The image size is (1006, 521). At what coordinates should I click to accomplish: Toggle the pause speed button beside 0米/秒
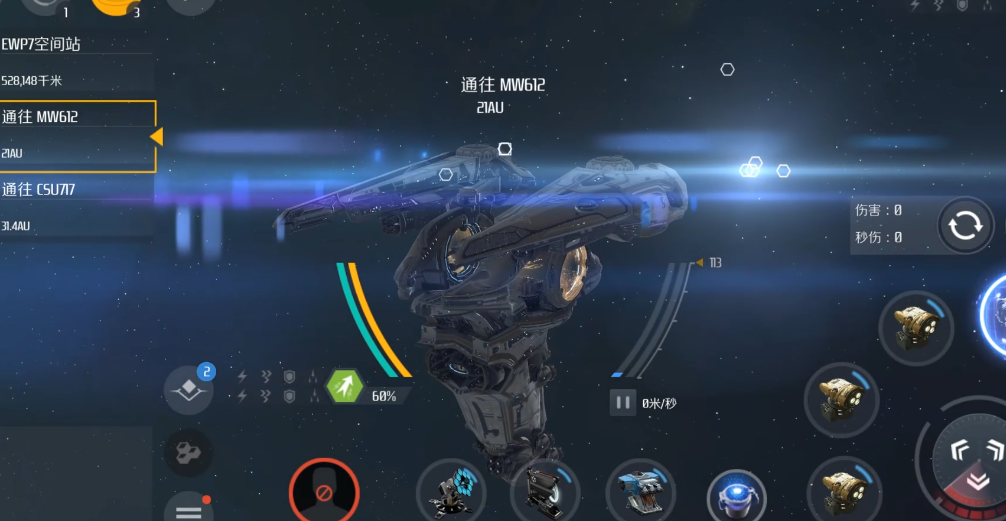coord(622,402)
